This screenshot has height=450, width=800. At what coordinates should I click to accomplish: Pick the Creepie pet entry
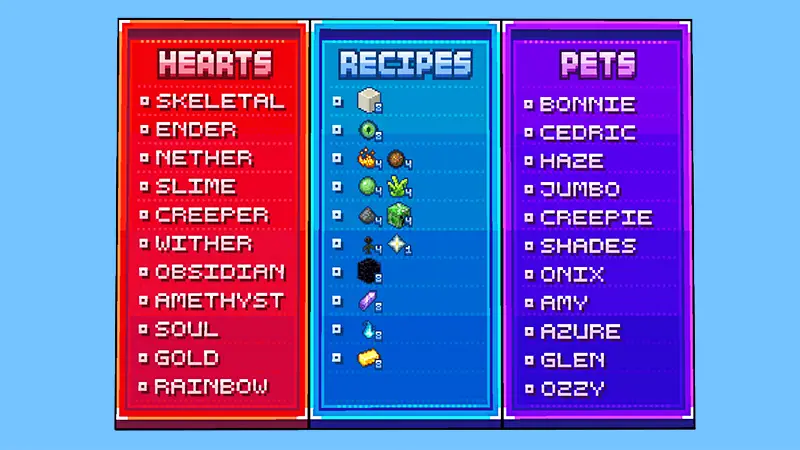click(596, 218)
